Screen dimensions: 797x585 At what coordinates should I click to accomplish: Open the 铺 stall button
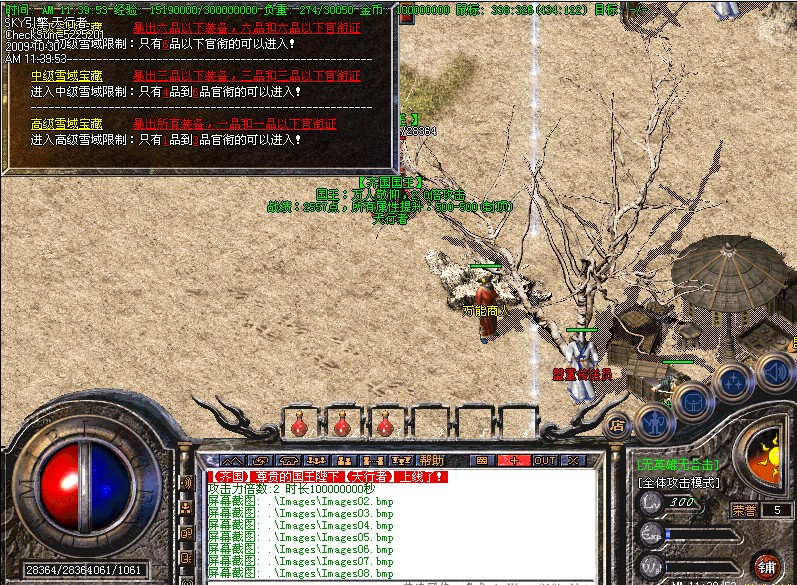[x=767, y=565]
